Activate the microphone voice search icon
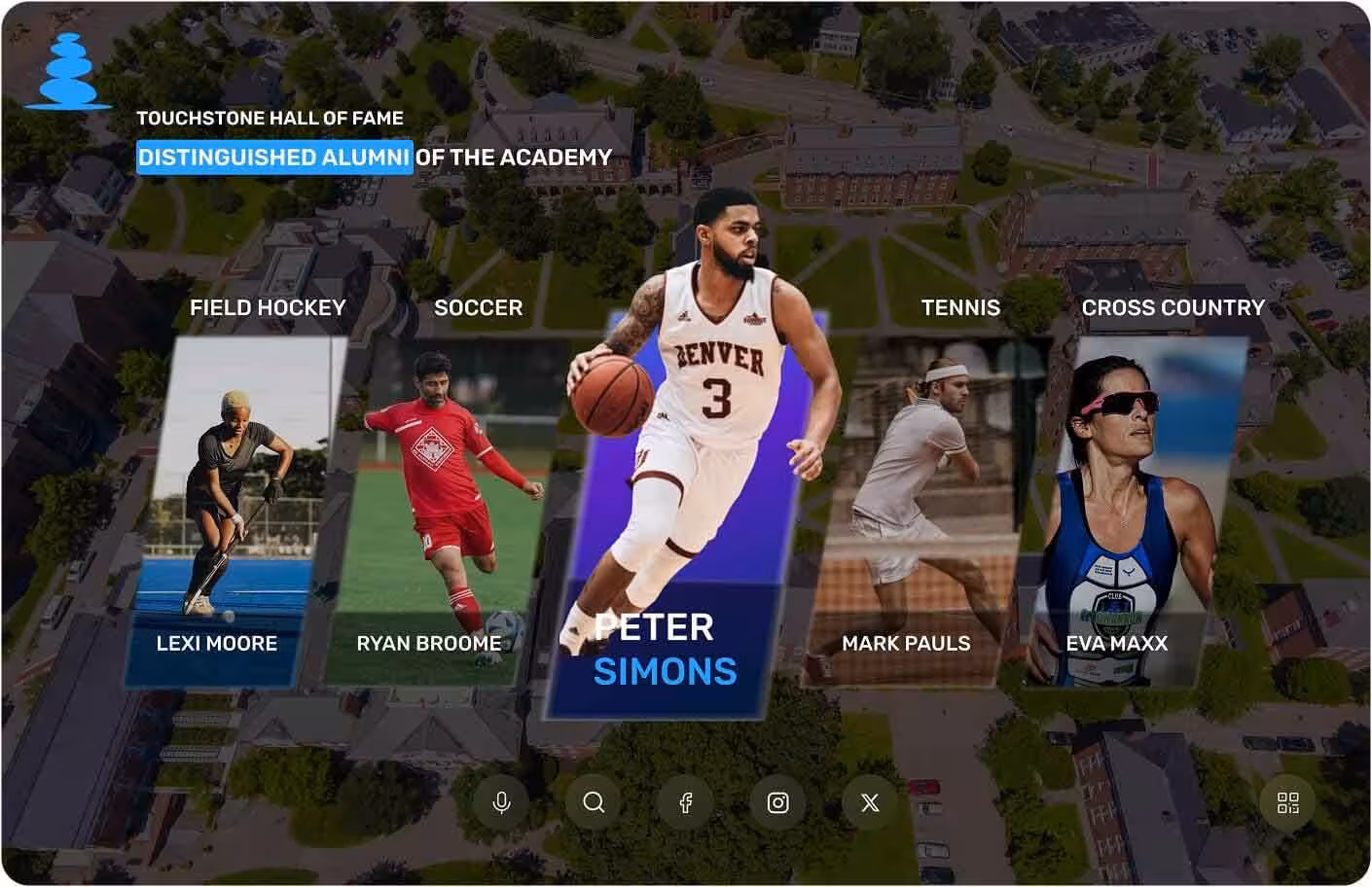Screen dimensions: 1372x887 (501, 802)
